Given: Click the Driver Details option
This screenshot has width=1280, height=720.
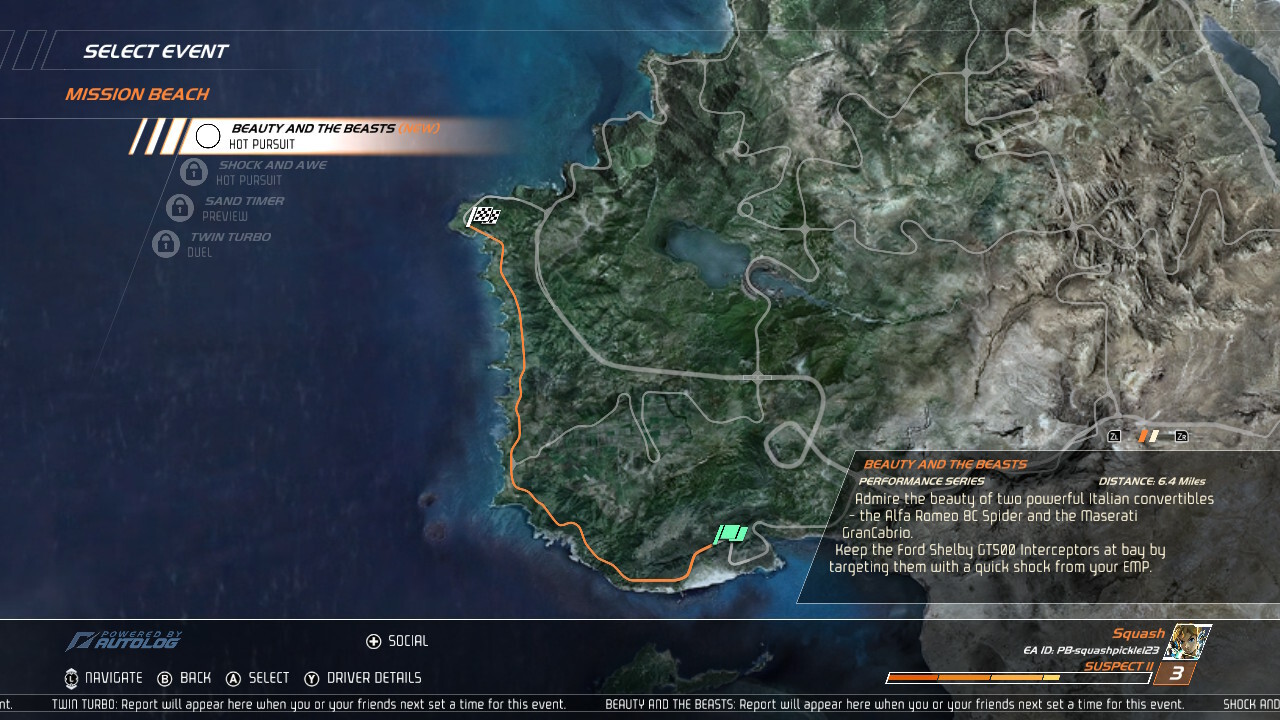Looking at the screenshot, I should coord(363,678).
